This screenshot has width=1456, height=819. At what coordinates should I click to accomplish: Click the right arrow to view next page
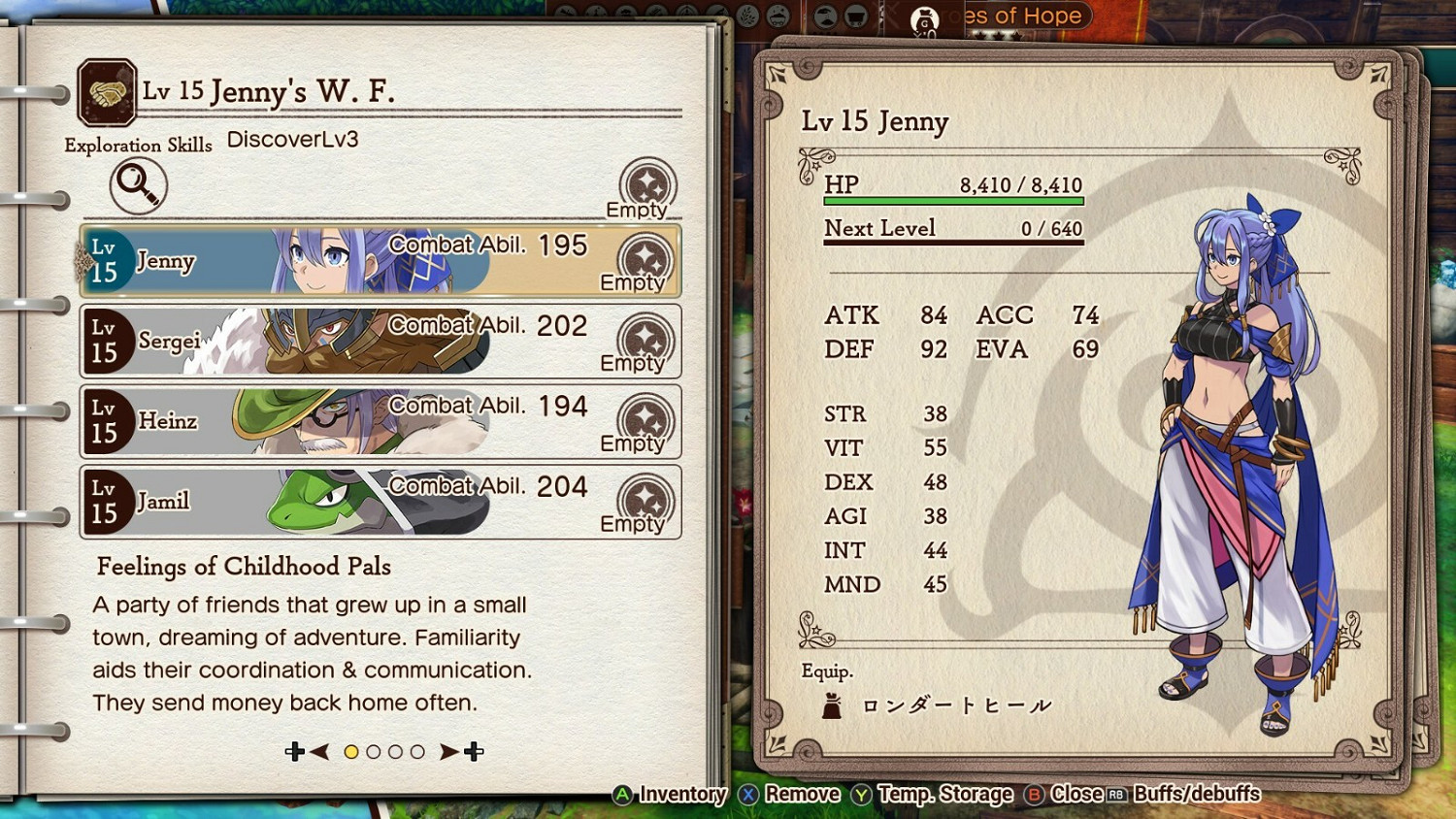click(x=448, y=750)
